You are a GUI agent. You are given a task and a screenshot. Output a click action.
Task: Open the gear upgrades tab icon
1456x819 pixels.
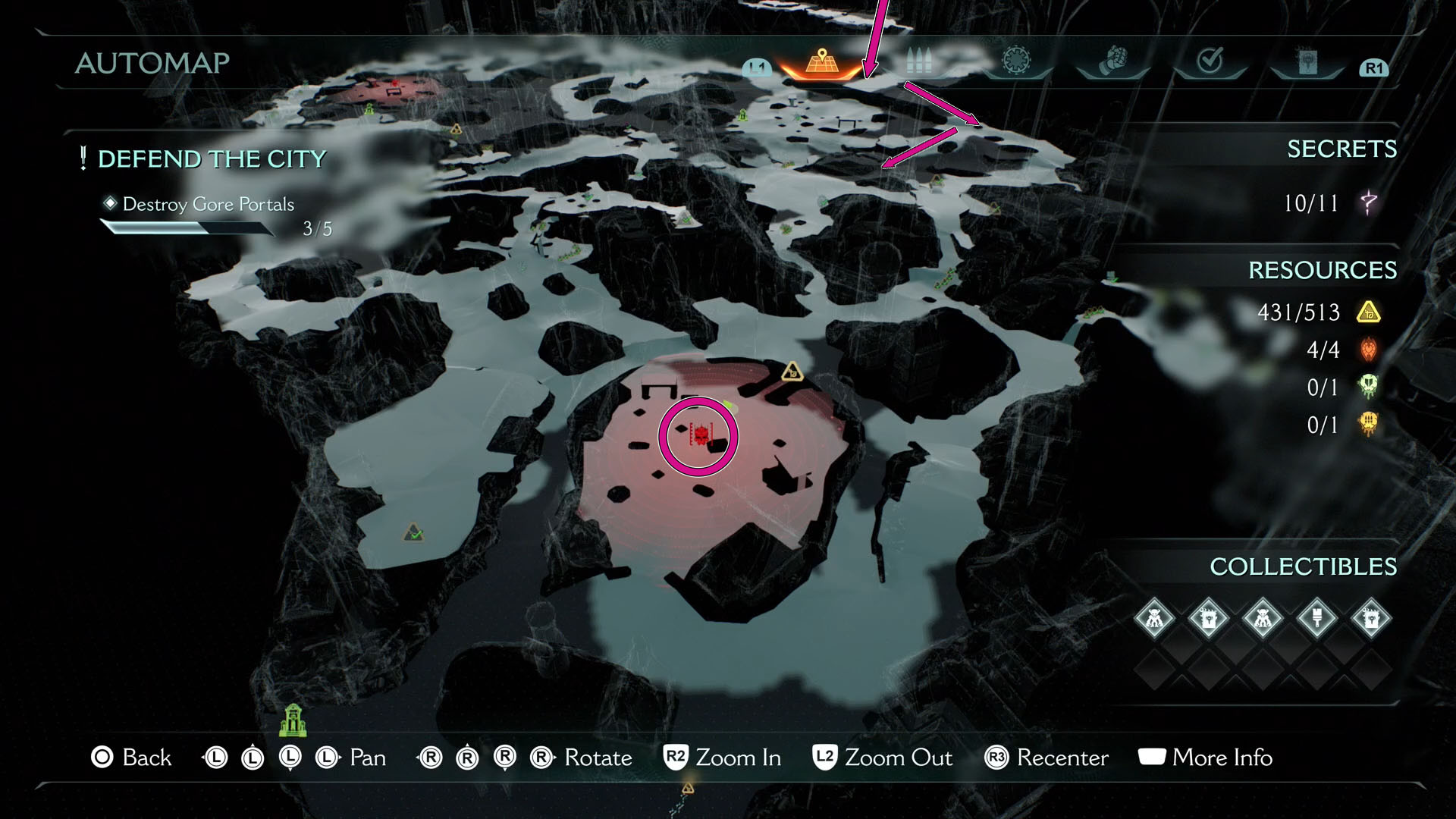(x=1016, y=62)
